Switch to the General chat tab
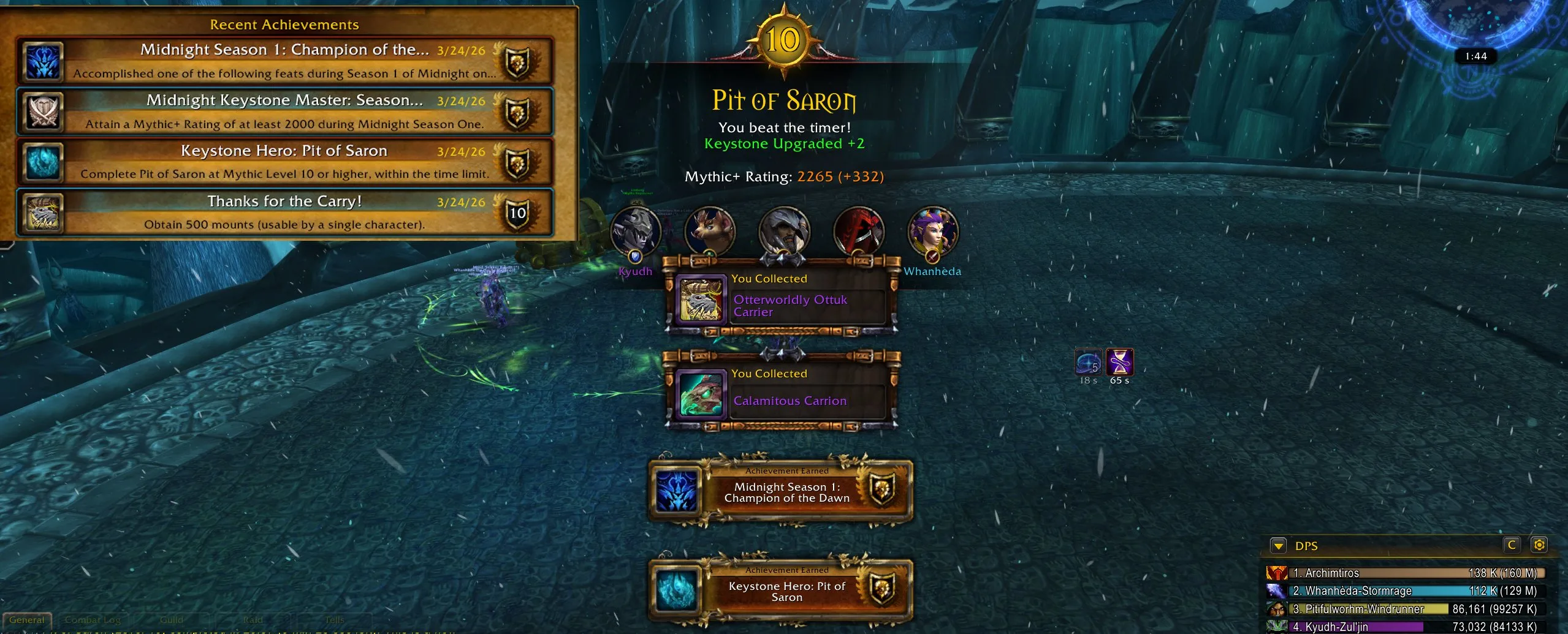Viewport: 1568px width, 634px height. click(x=27, y=620)
